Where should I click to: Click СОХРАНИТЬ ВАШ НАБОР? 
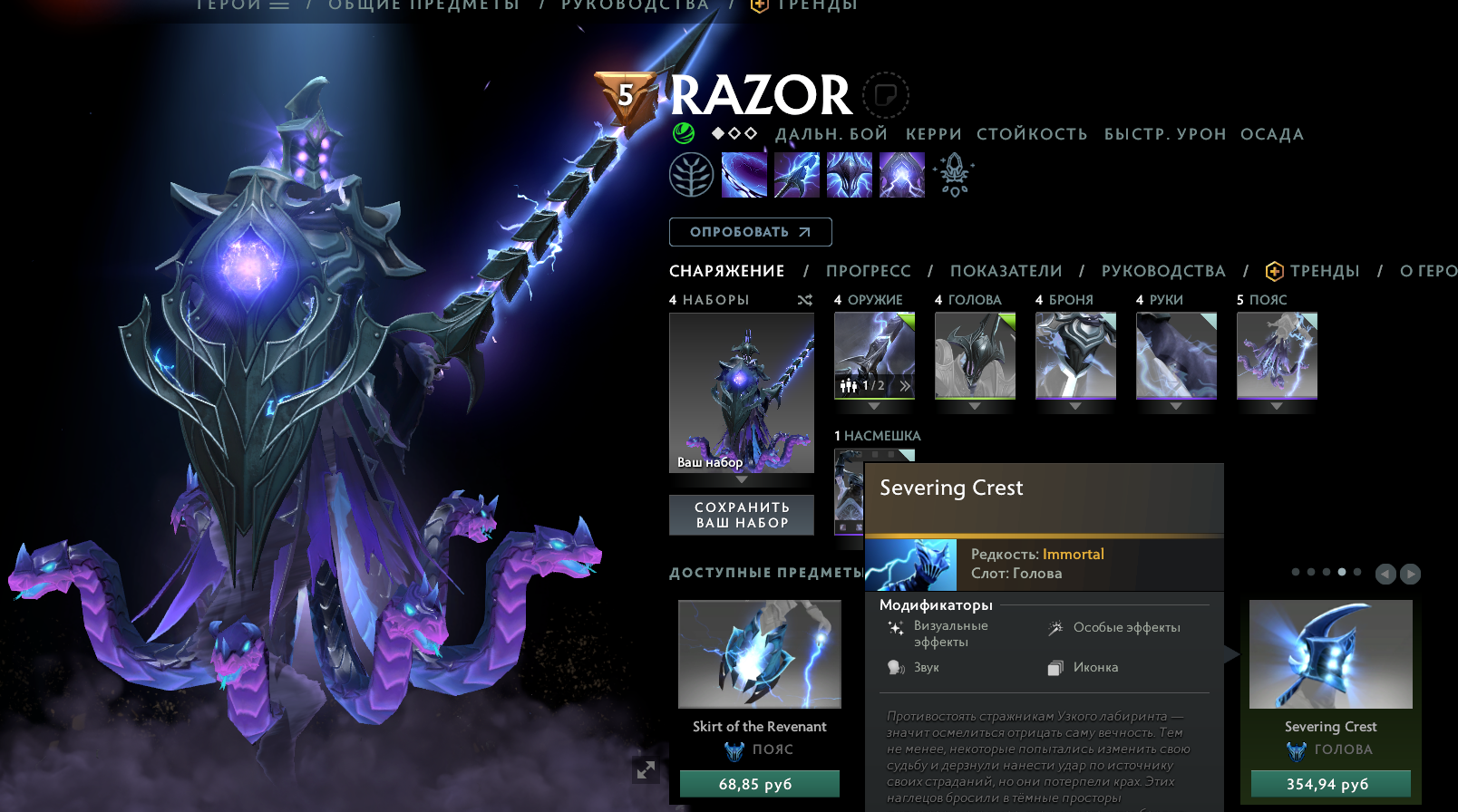741,515
